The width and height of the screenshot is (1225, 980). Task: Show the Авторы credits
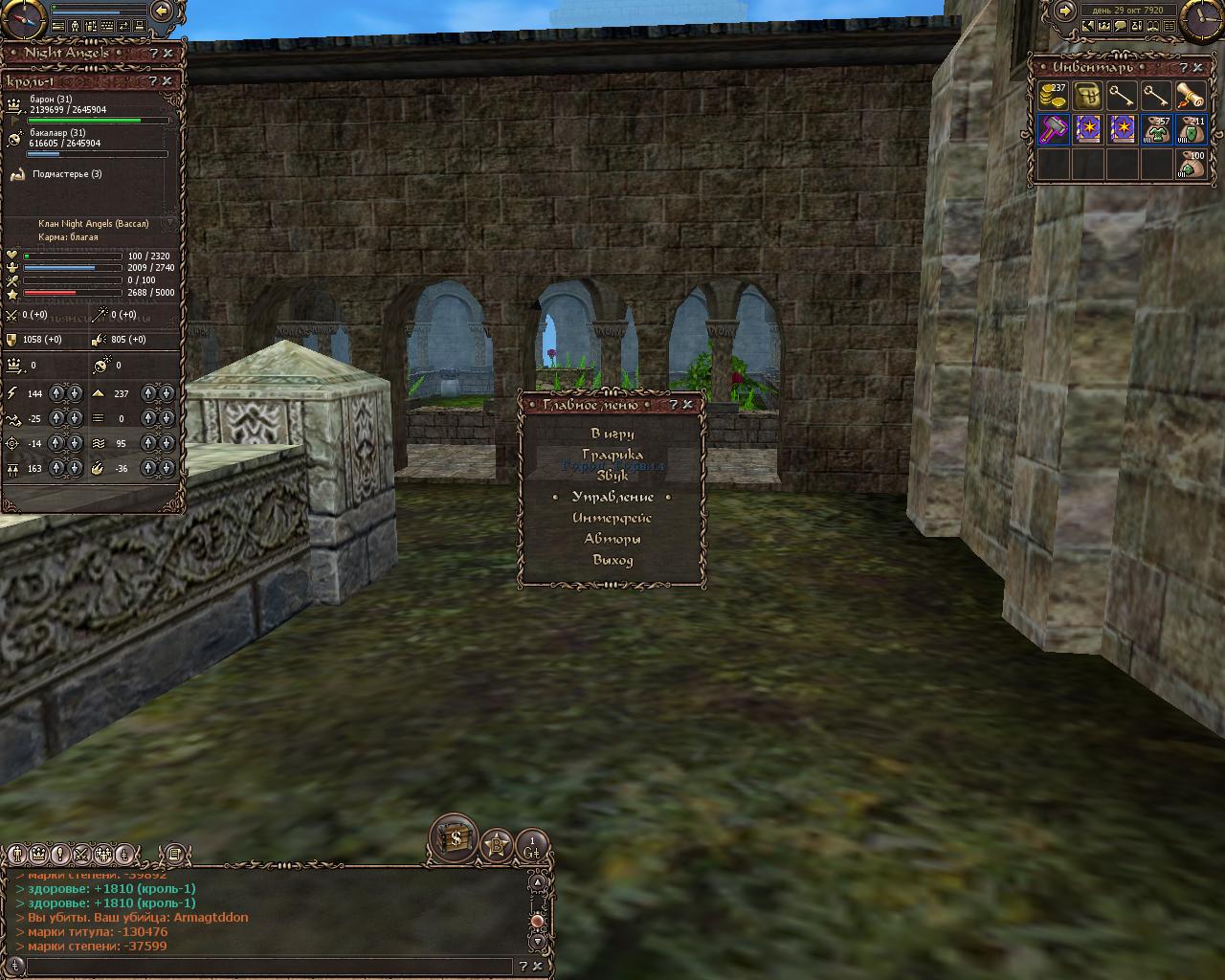click(x=612, y=539)
